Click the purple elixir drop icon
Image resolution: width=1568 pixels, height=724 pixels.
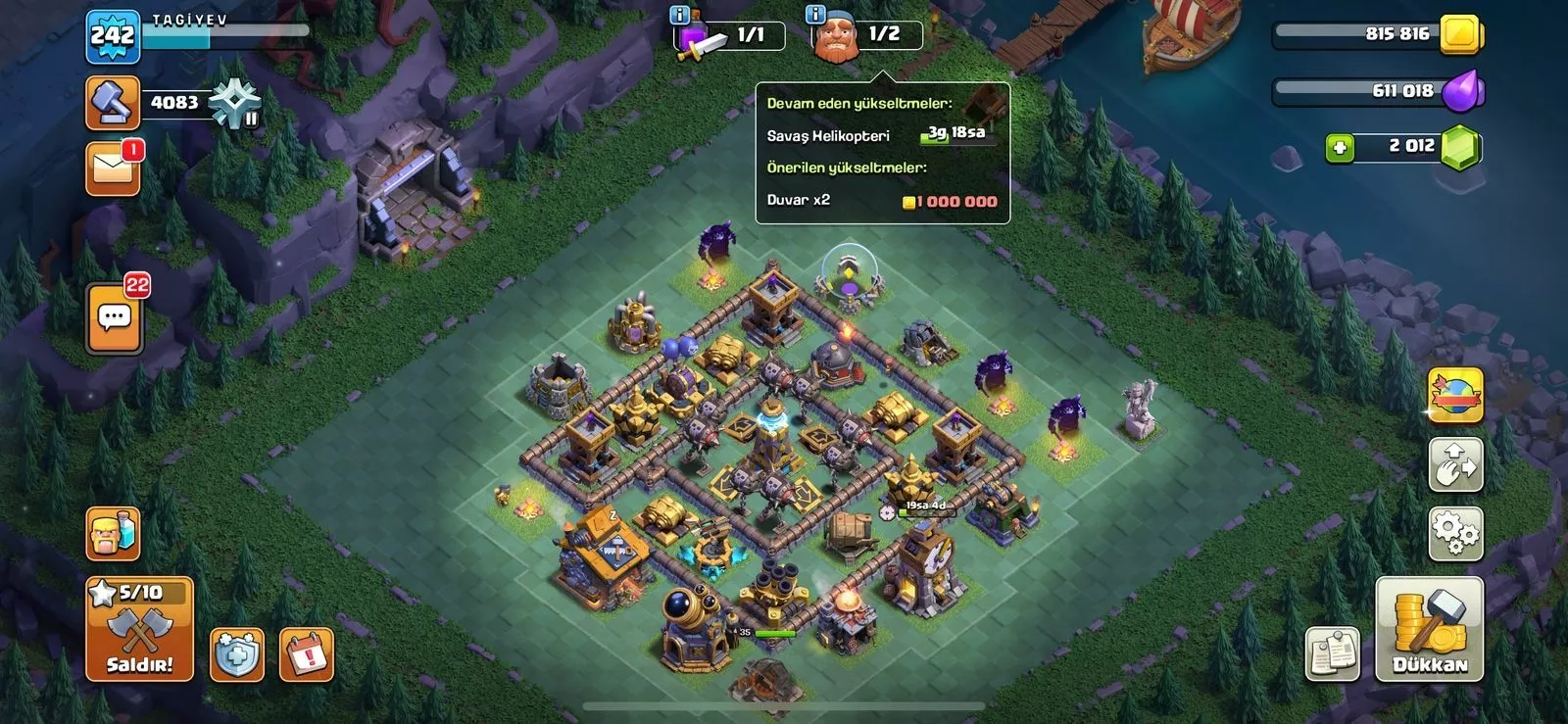(1464, 91)
